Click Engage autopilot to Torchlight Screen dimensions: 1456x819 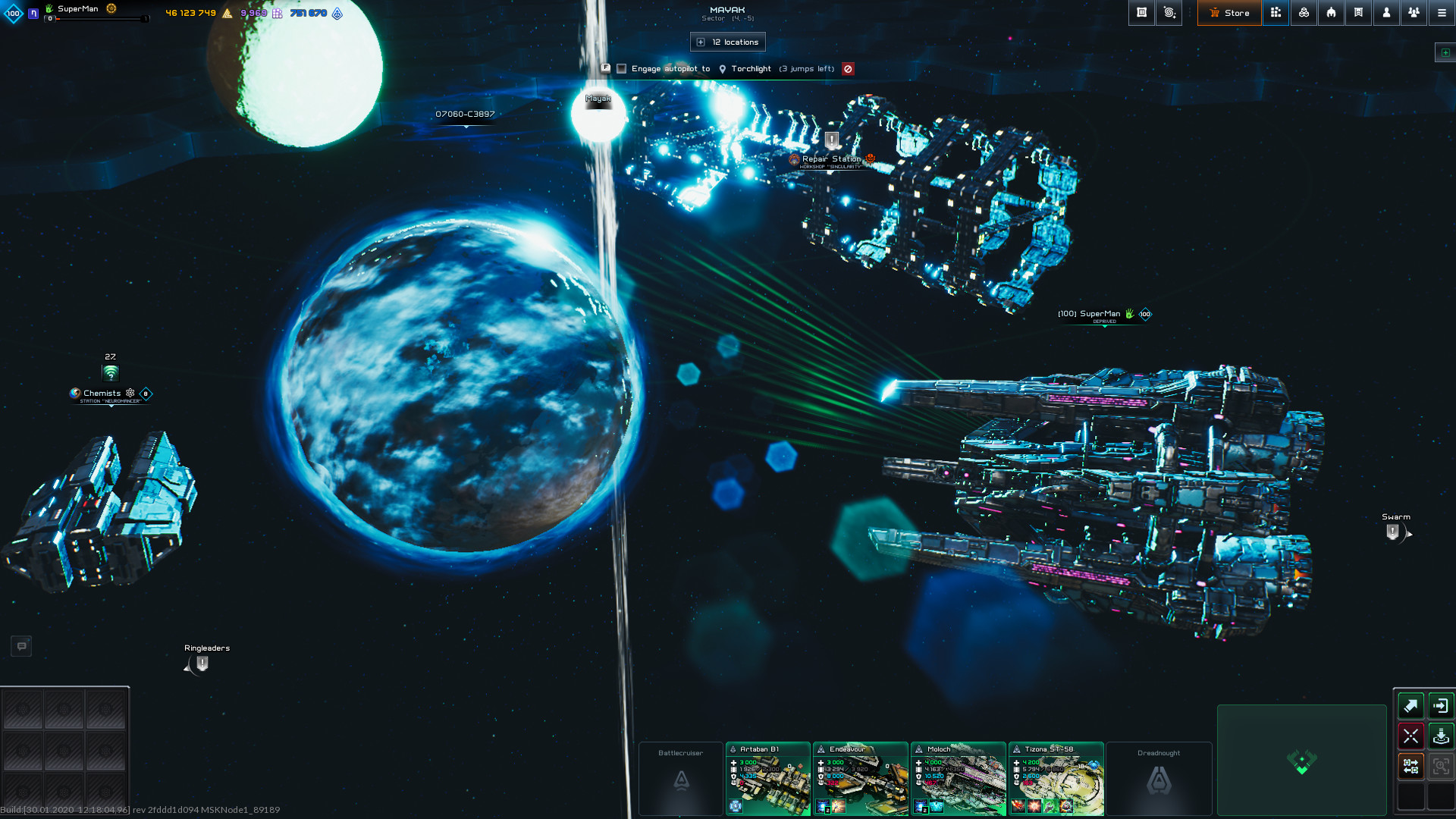(671, 69)
